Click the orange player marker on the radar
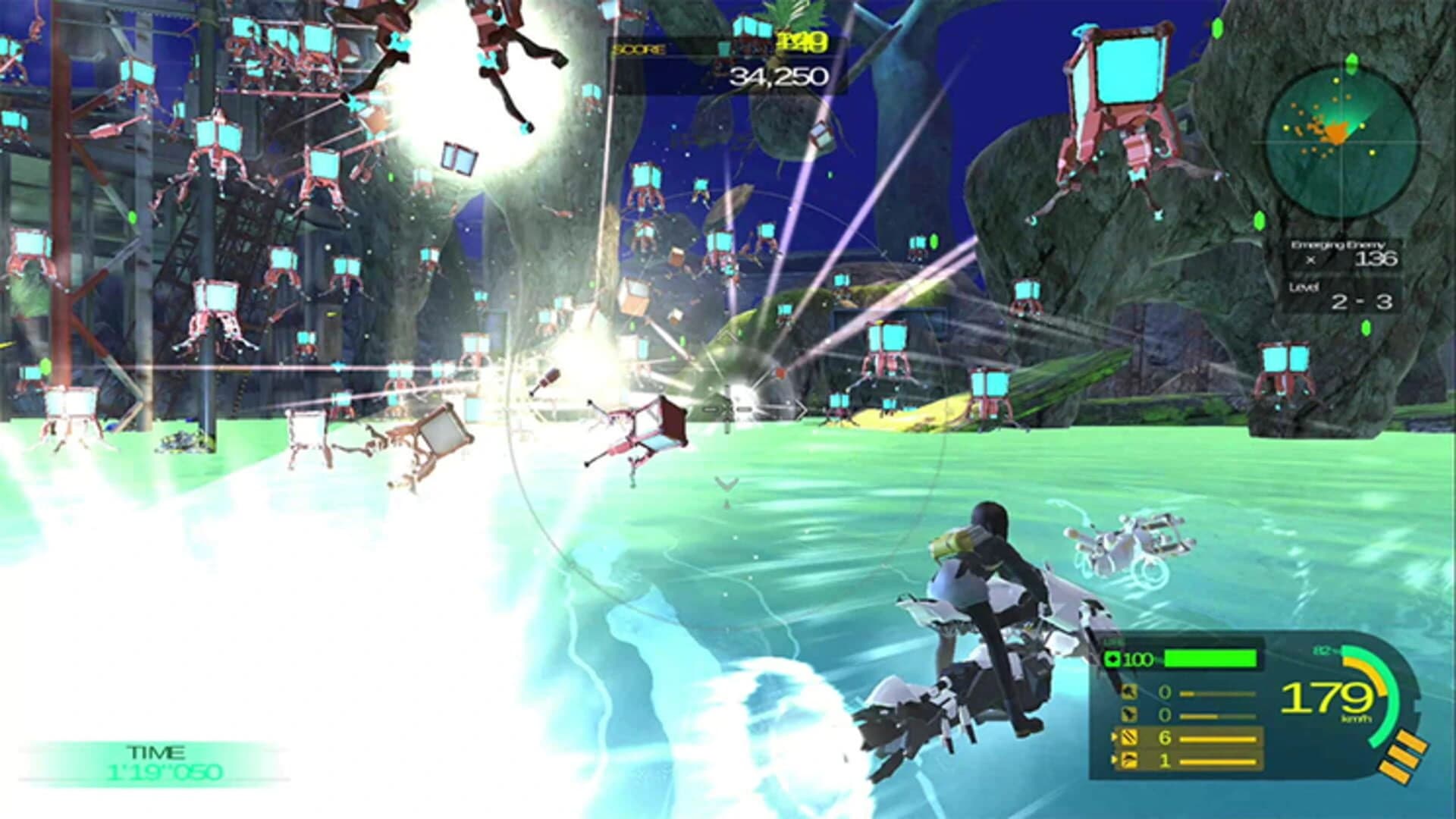This screenshot has height=819, width=1456. [x=1337, y=133]
